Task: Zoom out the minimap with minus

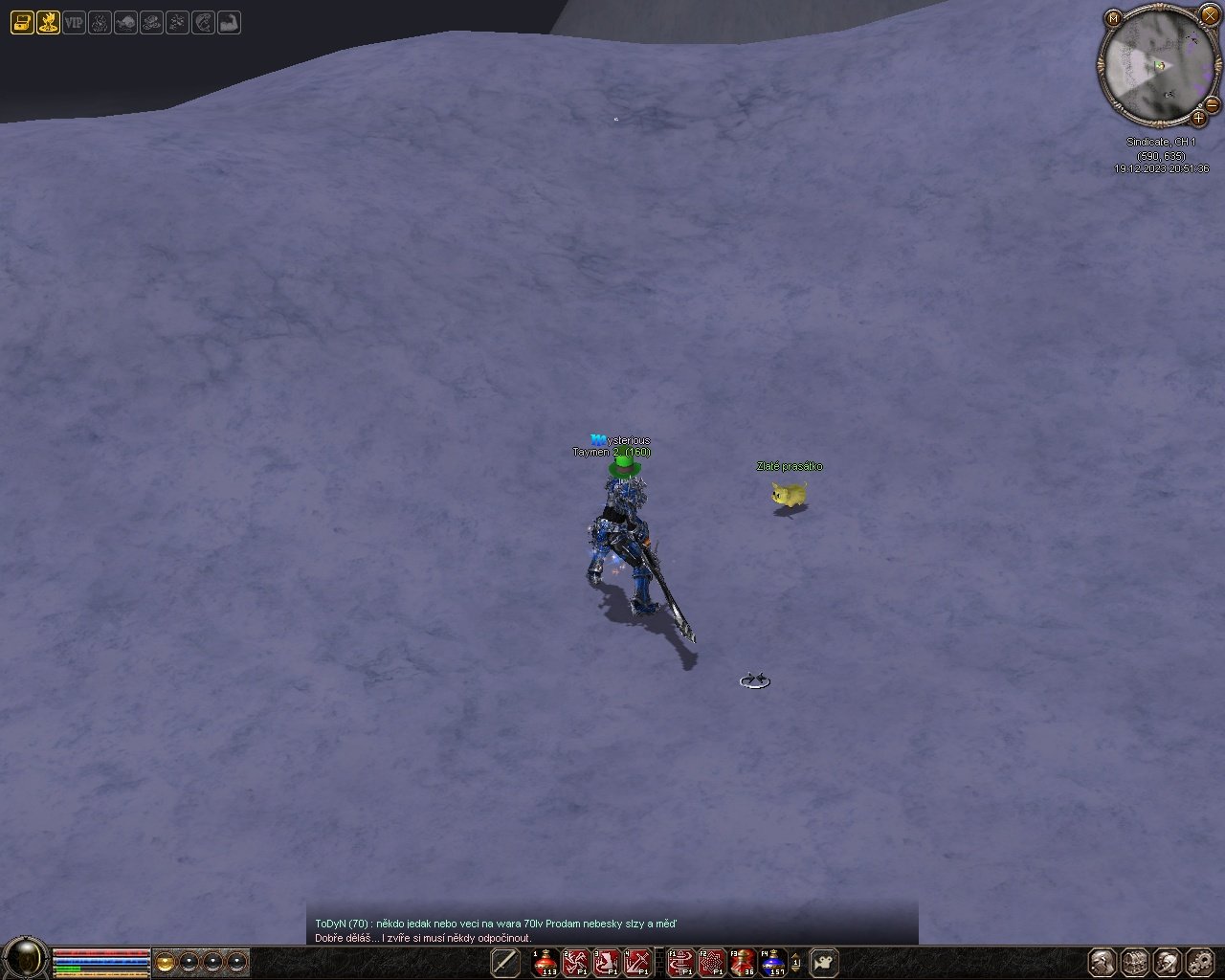Action: click(1212, 103)
